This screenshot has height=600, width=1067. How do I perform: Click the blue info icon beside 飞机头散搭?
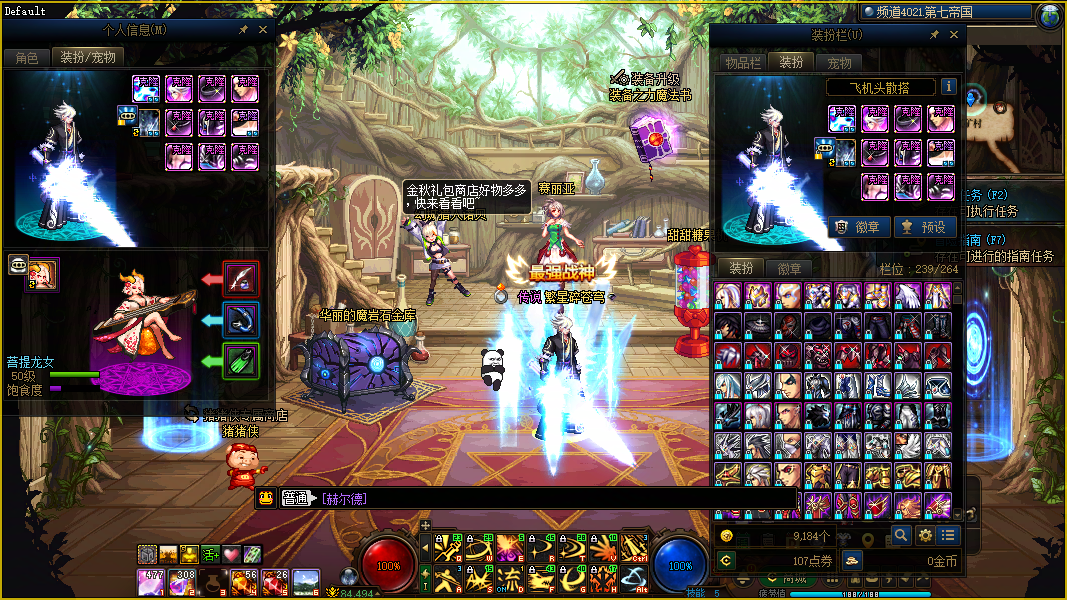[947, 87]
